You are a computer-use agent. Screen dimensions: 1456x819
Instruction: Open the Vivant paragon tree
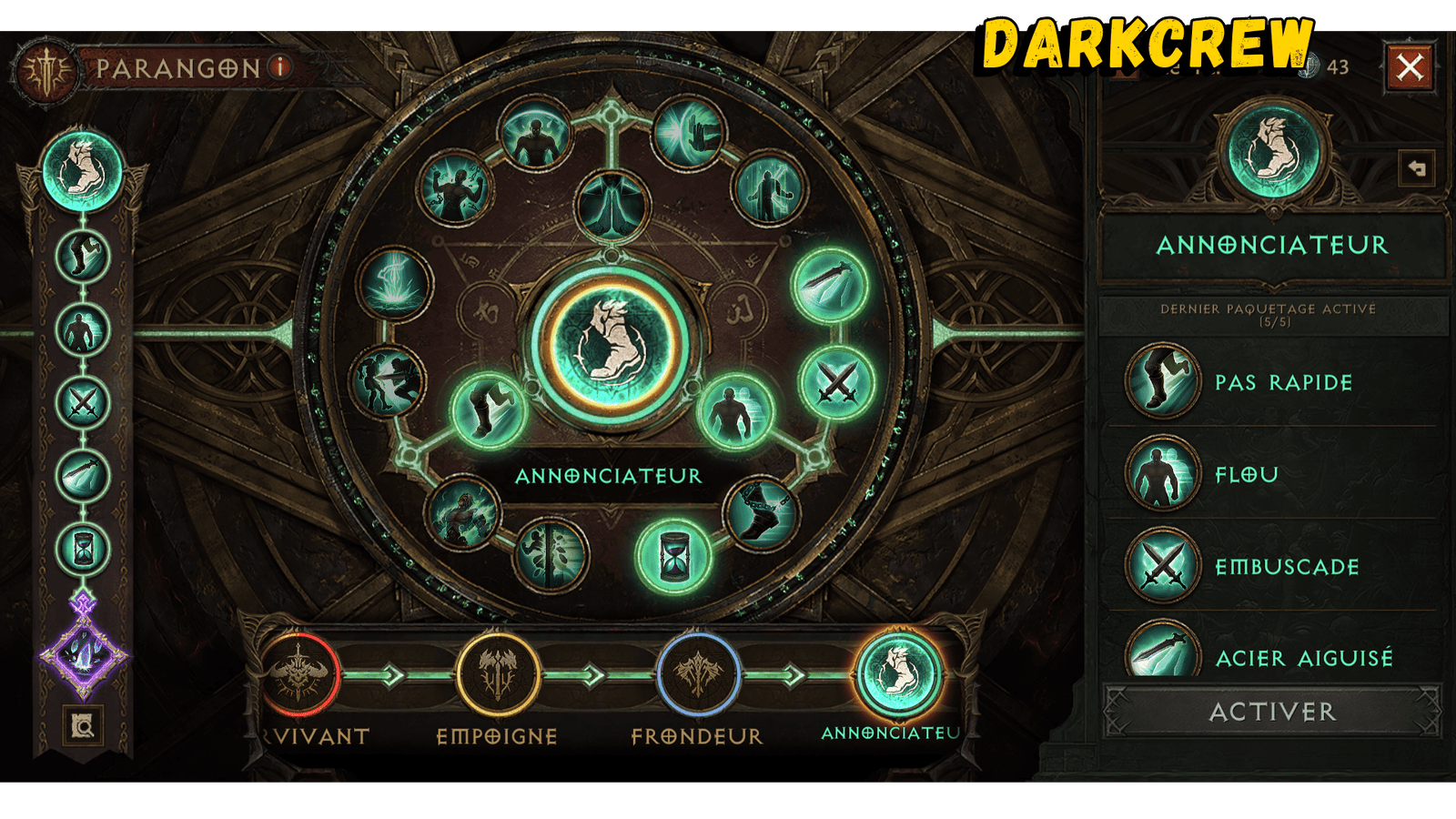tap(298, 675)
